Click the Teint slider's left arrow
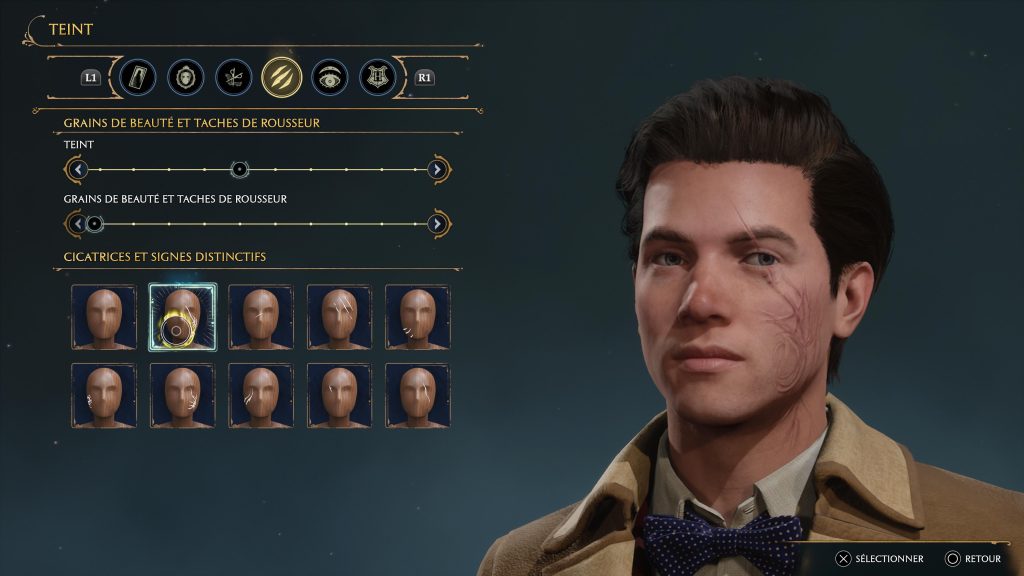 (77, 169)
